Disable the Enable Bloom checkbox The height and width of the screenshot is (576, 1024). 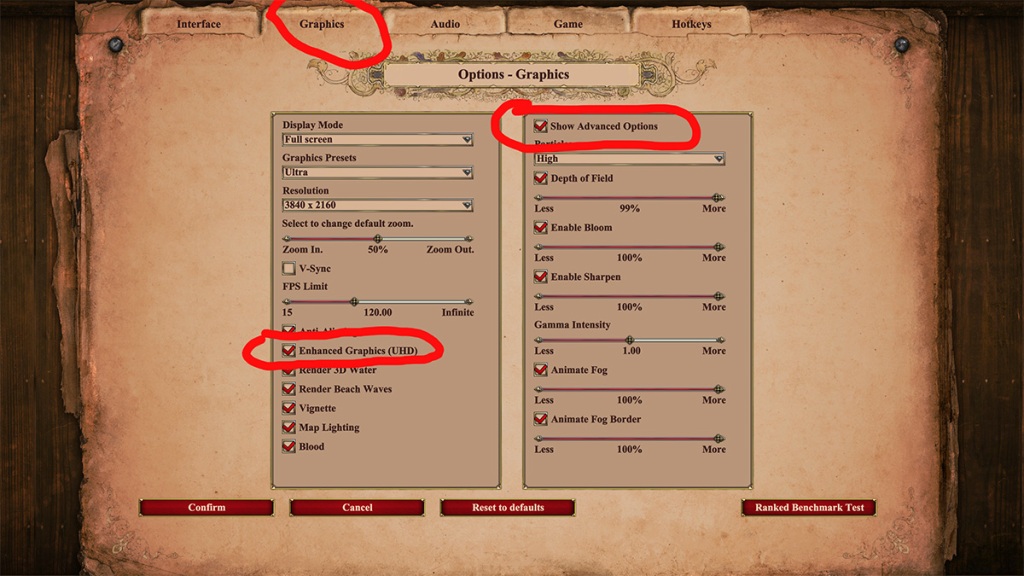541,228
